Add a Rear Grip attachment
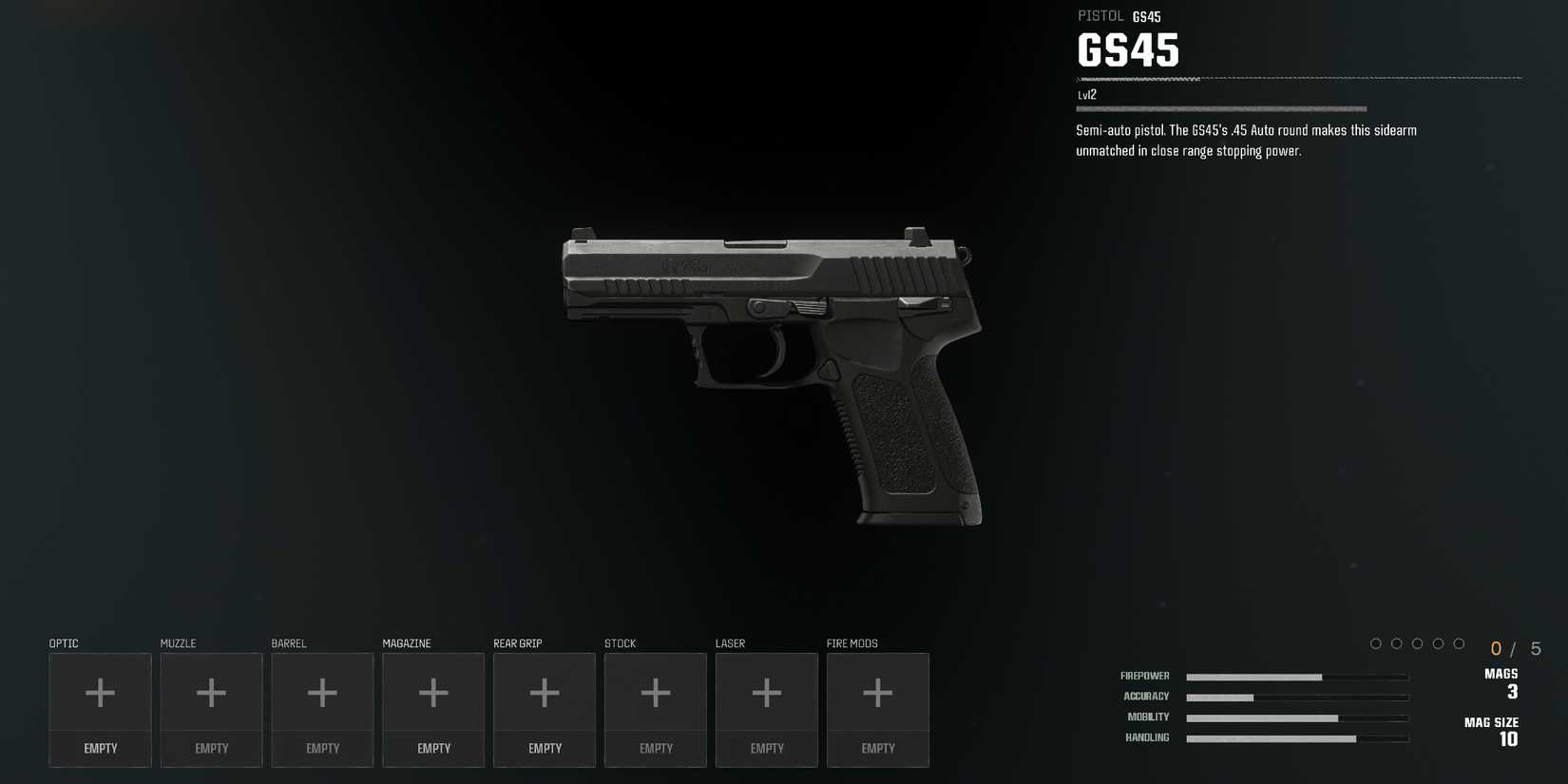Image resolution: width=1568 pixels, height=784 pixels. [x=544, y=692]
